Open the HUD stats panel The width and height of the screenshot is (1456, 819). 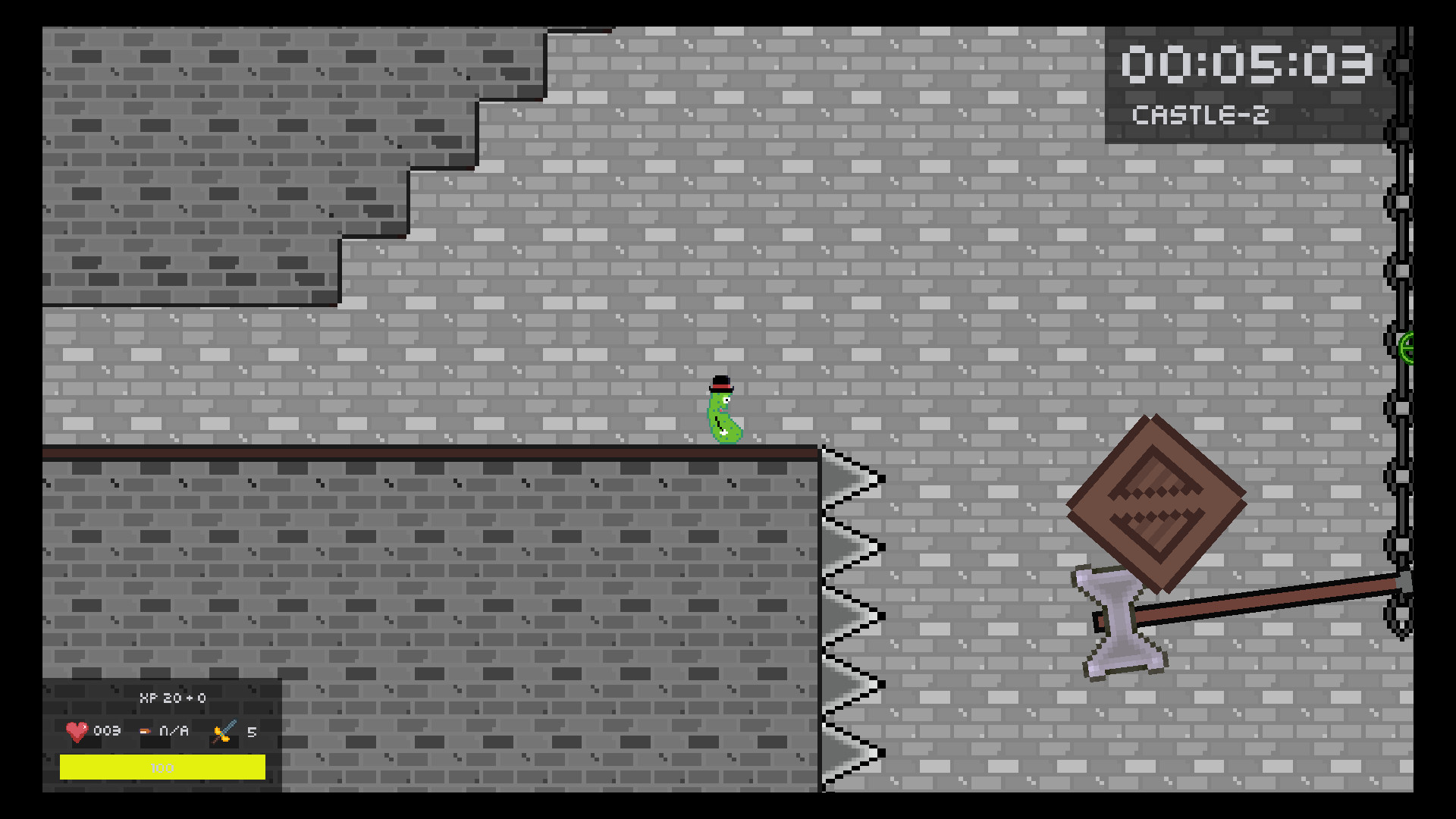coord(163,732)
